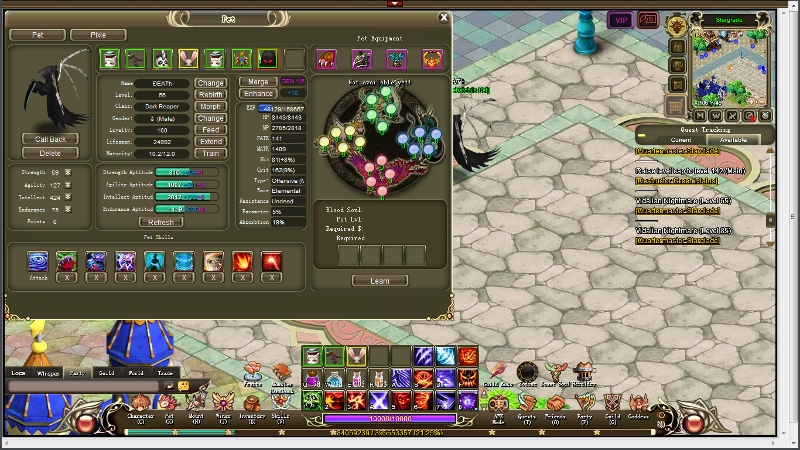800x450 pixels.
Task: Rebirth the pet
Action: coord(211,95)
